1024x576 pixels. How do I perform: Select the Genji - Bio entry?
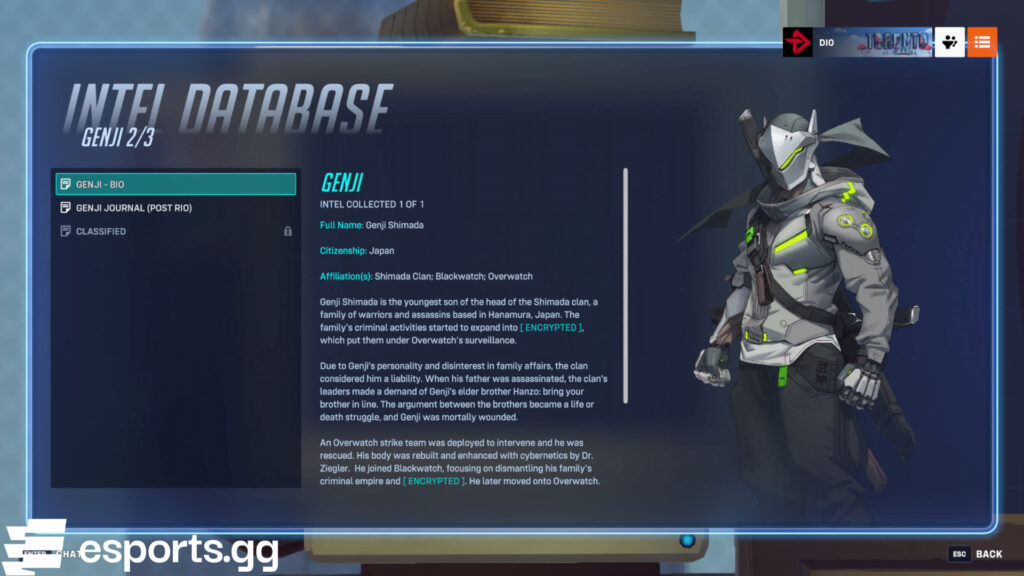[x=176, y=184]
